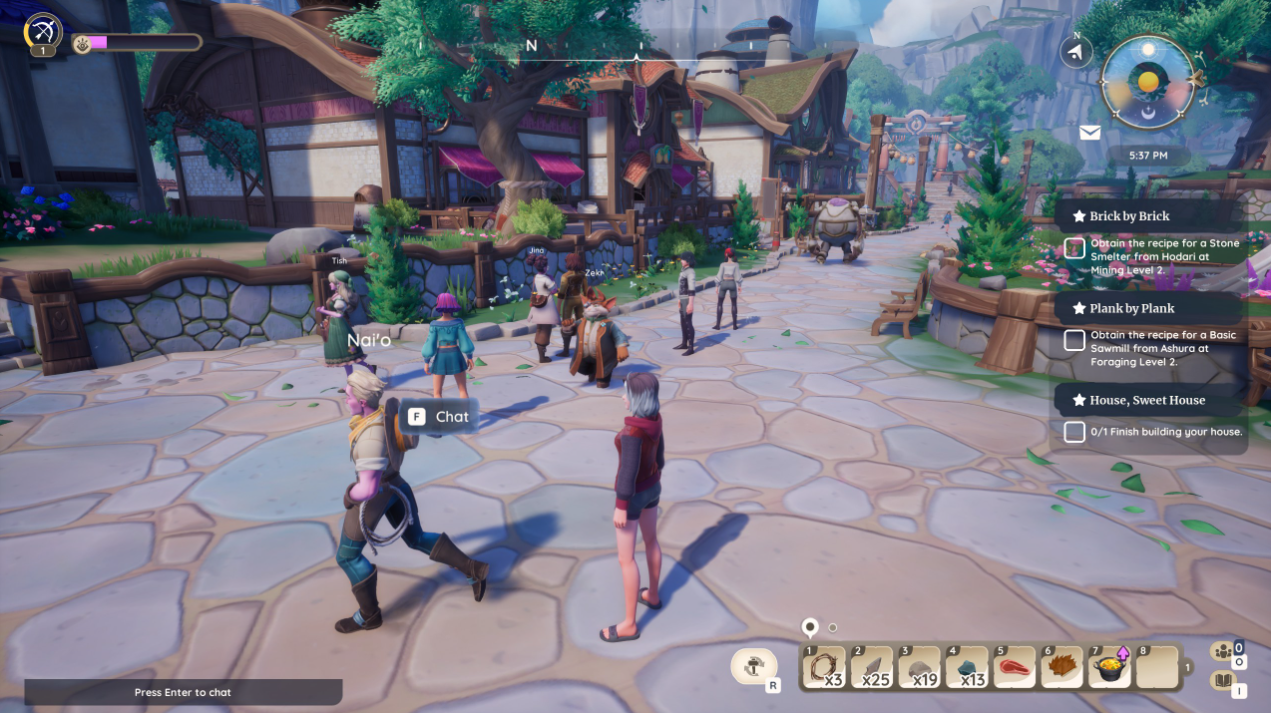The height and width of the screenshot is (713, 1271).
Task: Select the cooked stew pot slot
Action: tap(1109, 667)
